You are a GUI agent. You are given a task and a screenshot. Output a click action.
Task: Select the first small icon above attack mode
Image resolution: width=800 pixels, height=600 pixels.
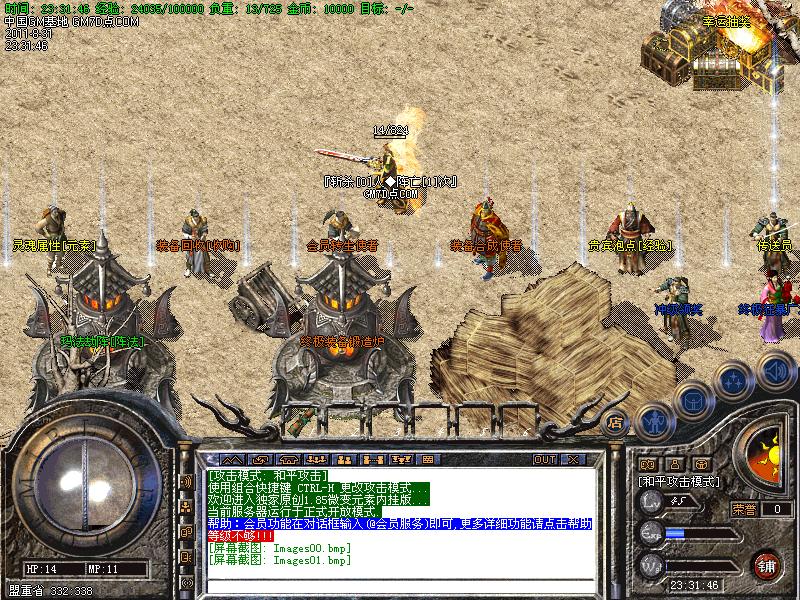point(647,465)
